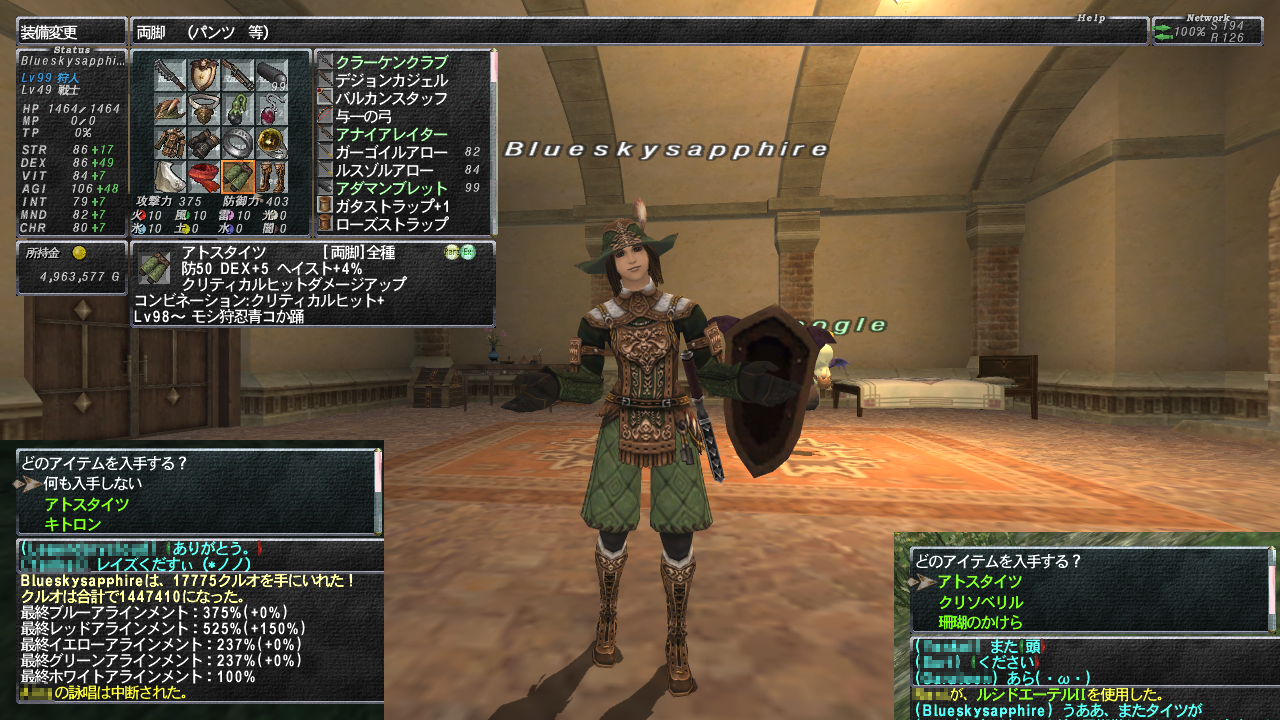
Task: Open the bullet ammo slot showing 99
Action: (x=272, y=75)
